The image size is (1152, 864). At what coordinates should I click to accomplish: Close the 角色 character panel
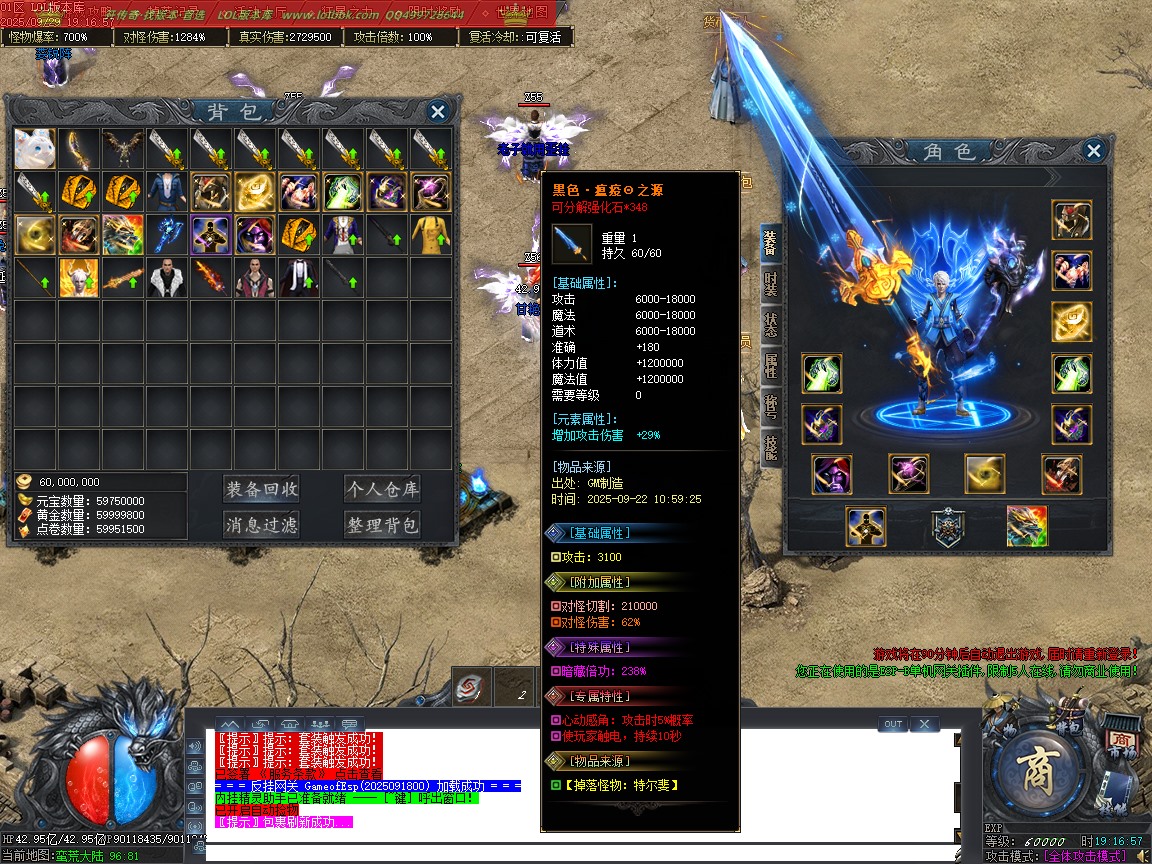pos(1093,151)
